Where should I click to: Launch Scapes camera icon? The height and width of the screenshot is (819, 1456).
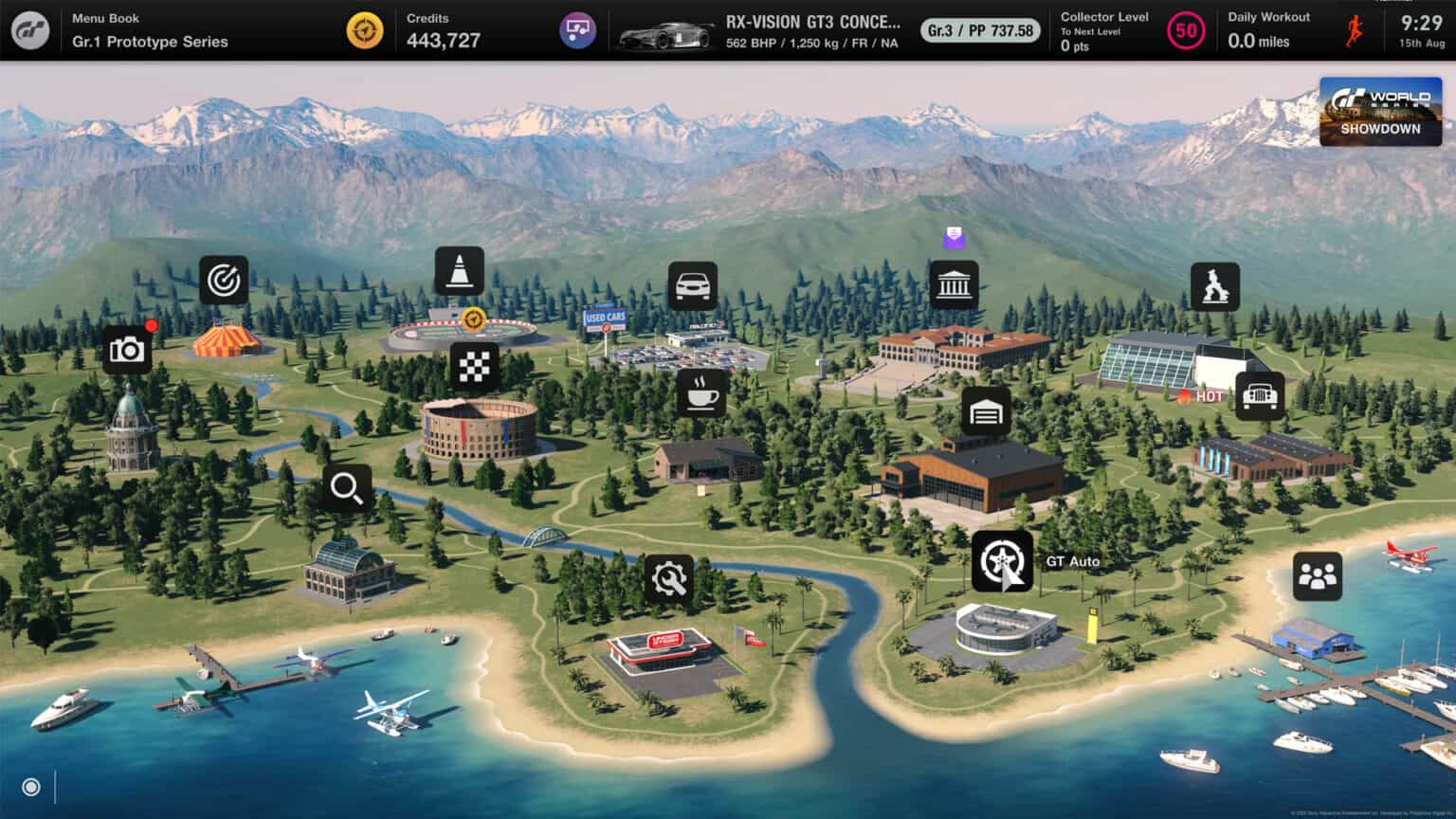pos(127,350)
